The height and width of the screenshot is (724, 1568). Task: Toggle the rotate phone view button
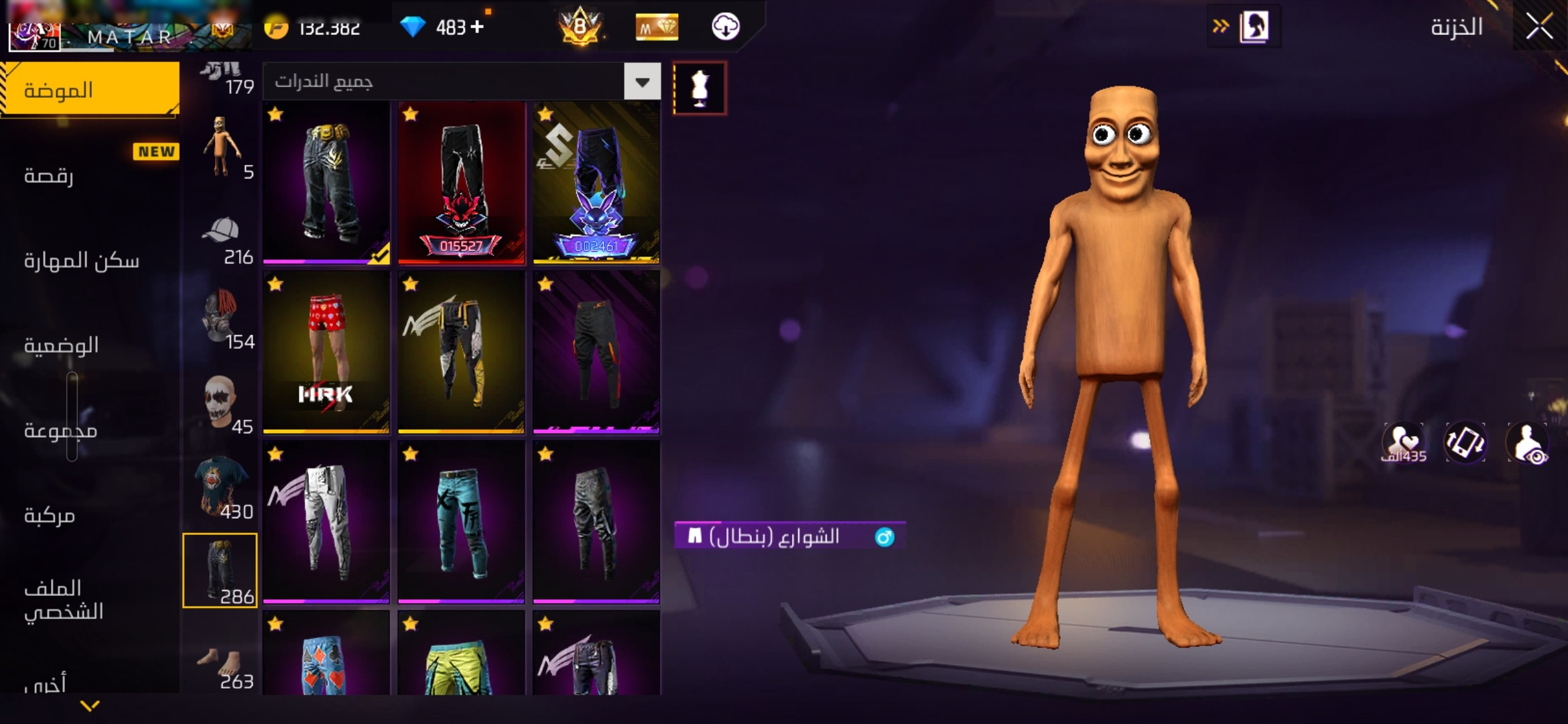[x=1465, y=442]
